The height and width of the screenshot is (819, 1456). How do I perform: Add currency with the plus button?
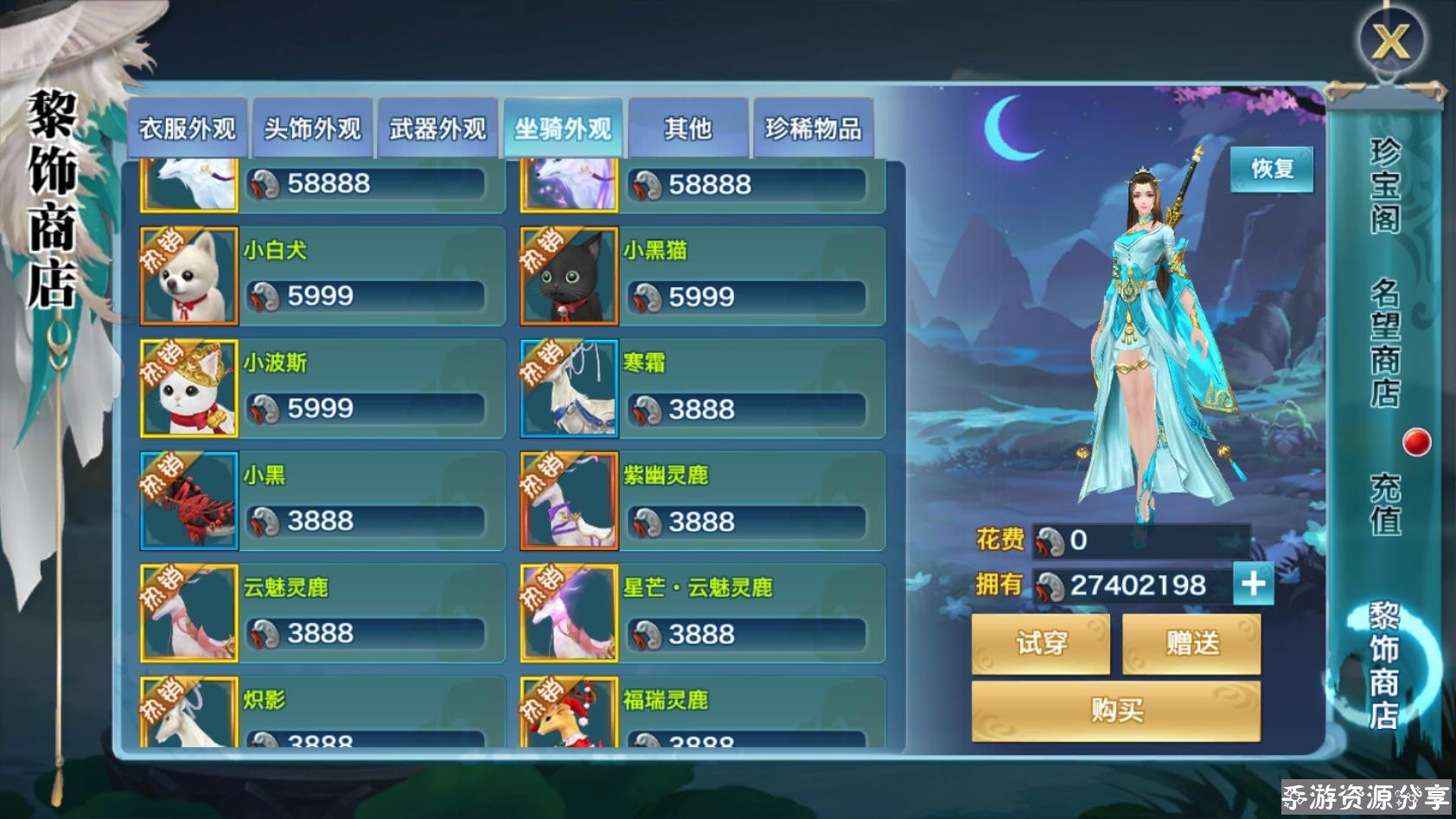(x=1253, y=585)
